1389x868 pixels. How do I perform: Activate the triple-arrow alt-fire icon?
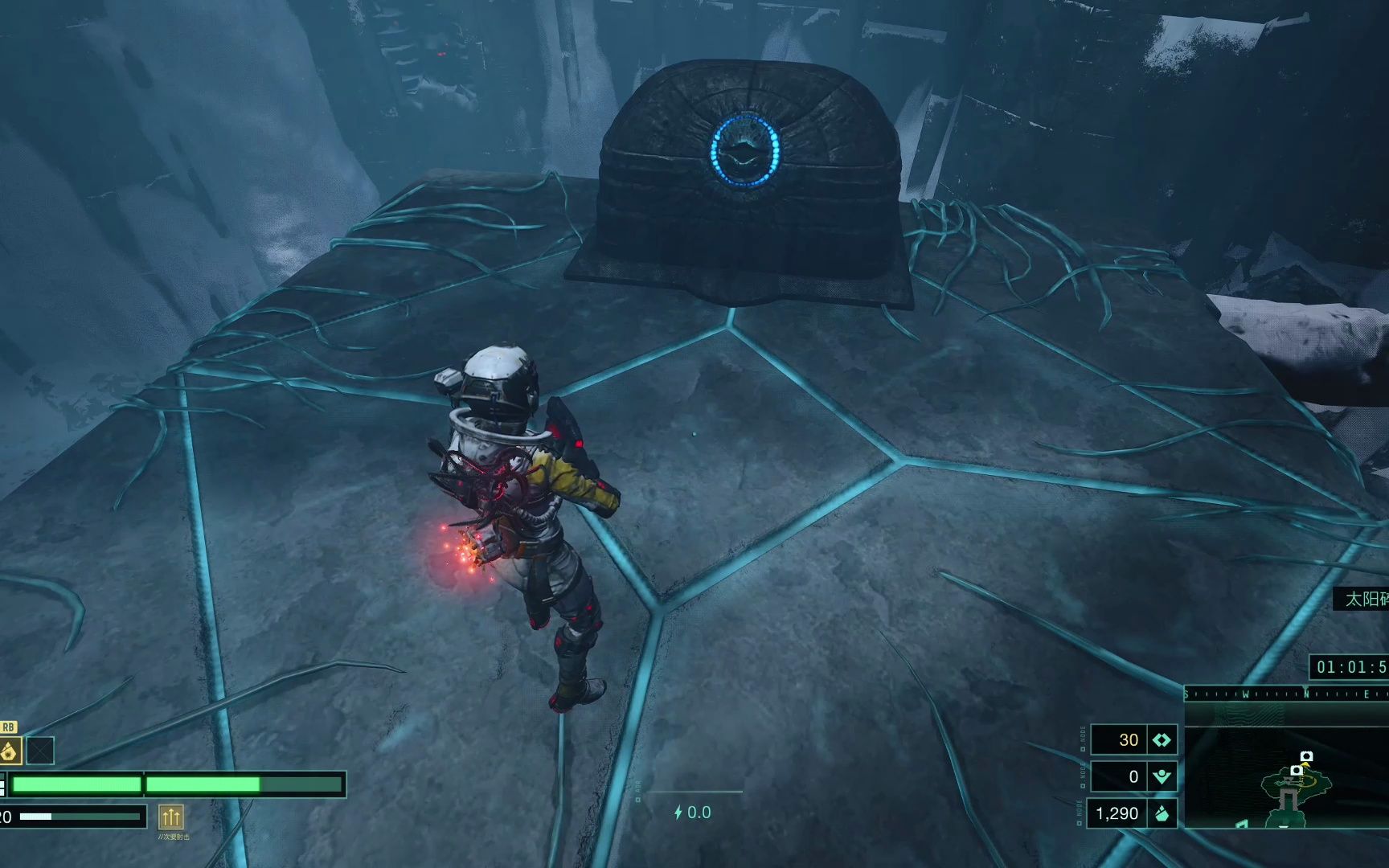170,817
